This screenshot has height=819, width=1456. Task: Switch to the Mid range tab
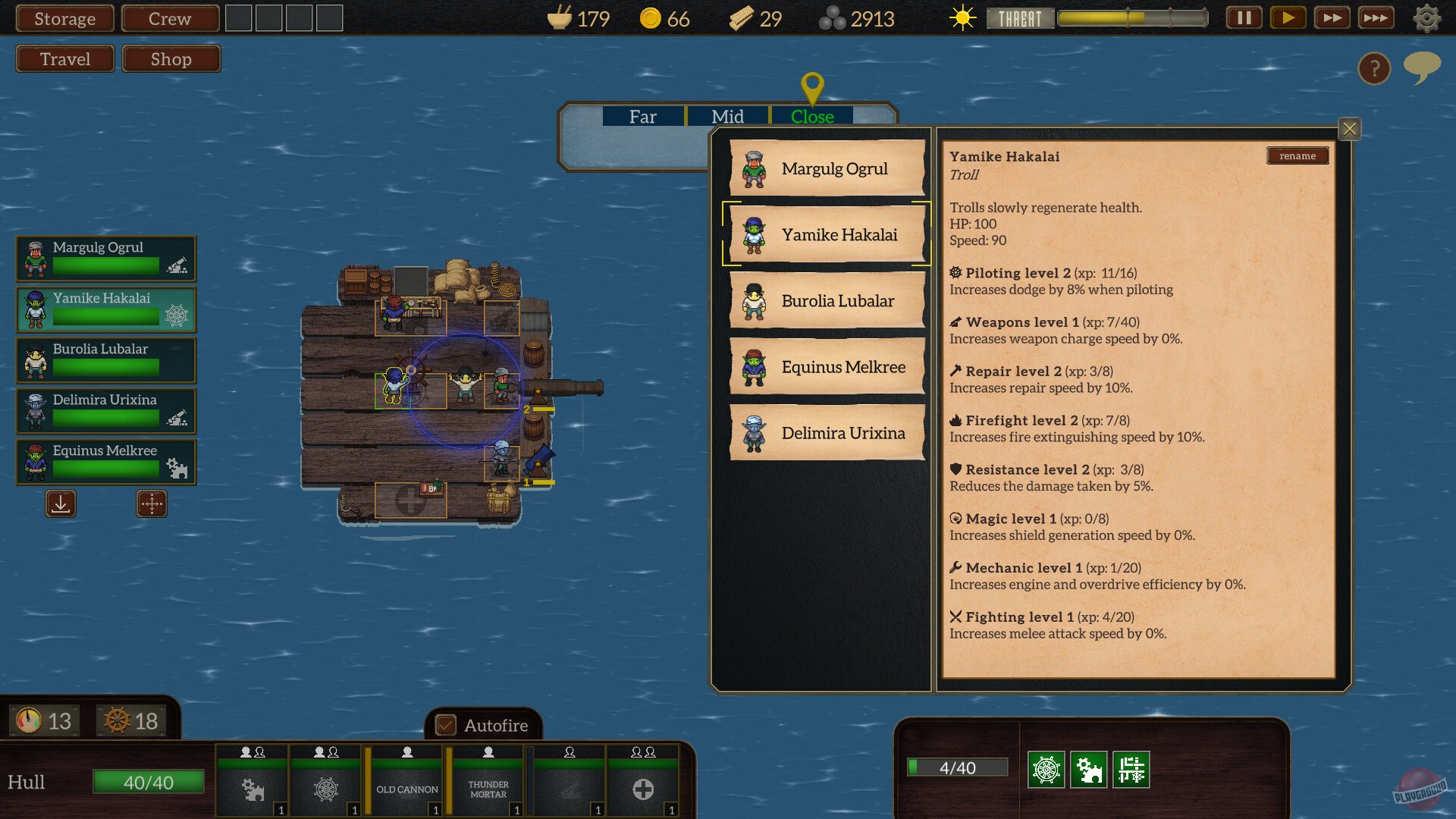(x=726, y=117)
